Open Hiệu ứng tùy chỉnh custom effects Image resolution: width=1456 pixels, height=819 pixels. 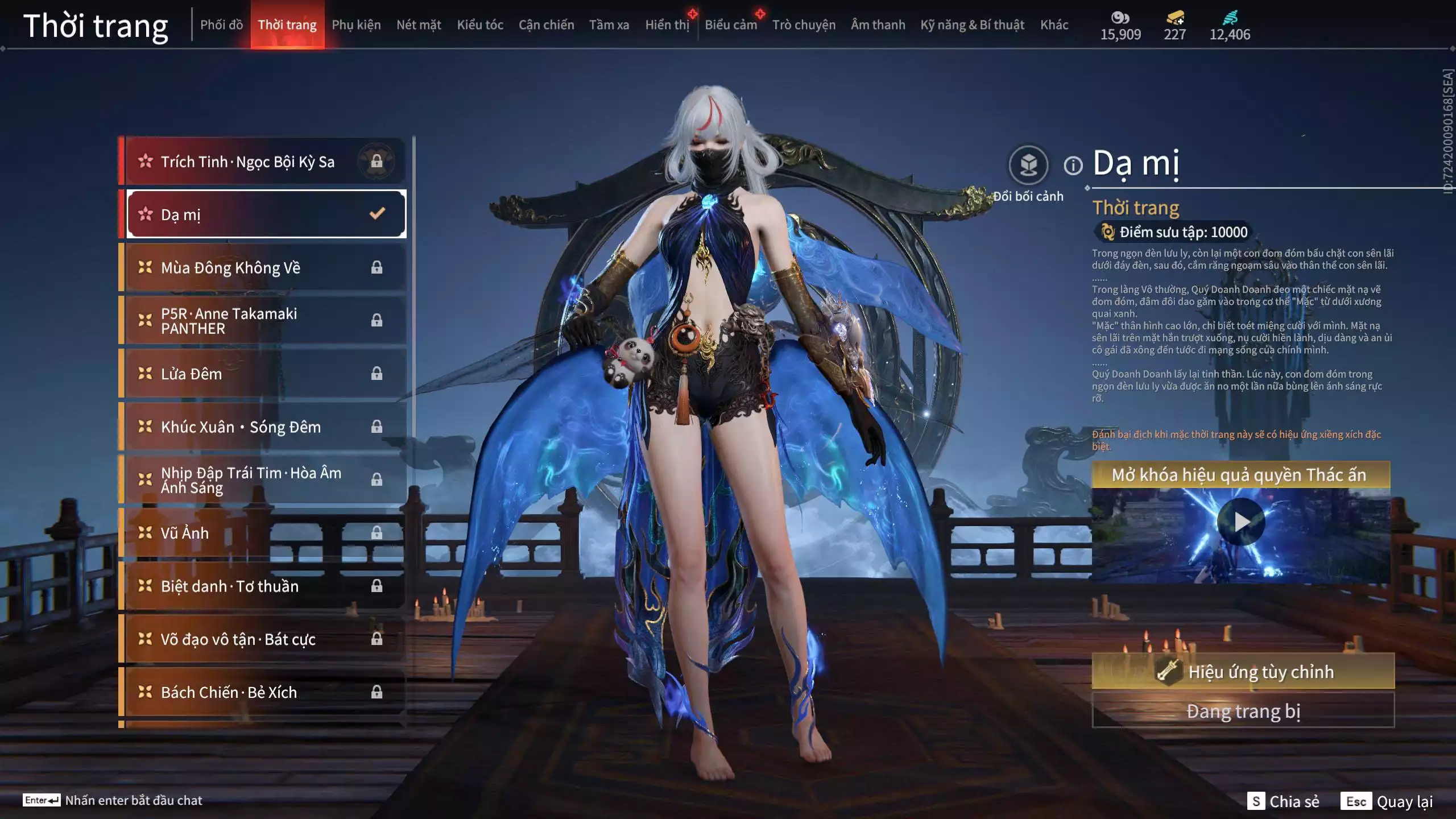pyautogui.click(x=1243, y=672)
